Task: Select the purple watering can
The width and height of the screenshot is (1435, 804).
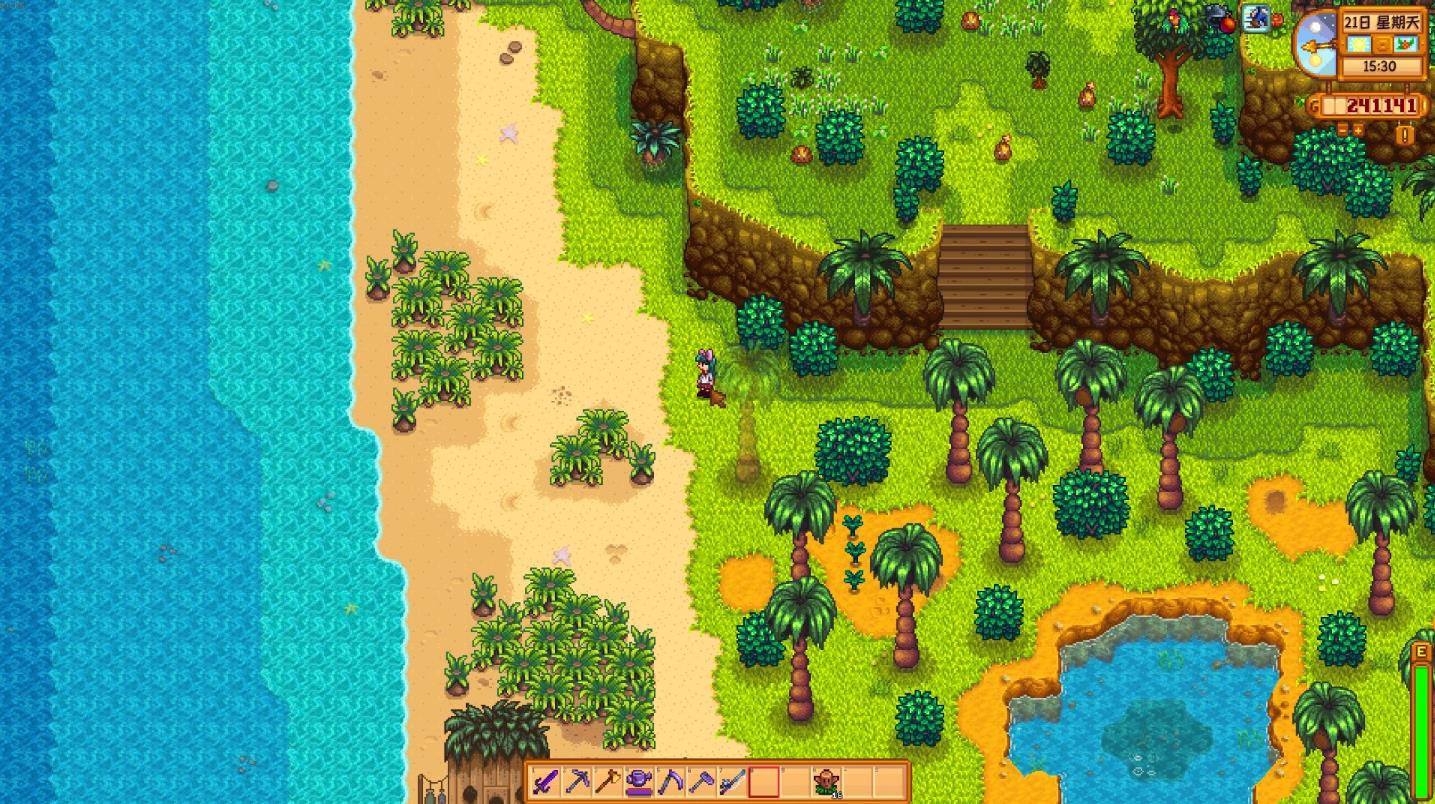Action: coord(639,781)
